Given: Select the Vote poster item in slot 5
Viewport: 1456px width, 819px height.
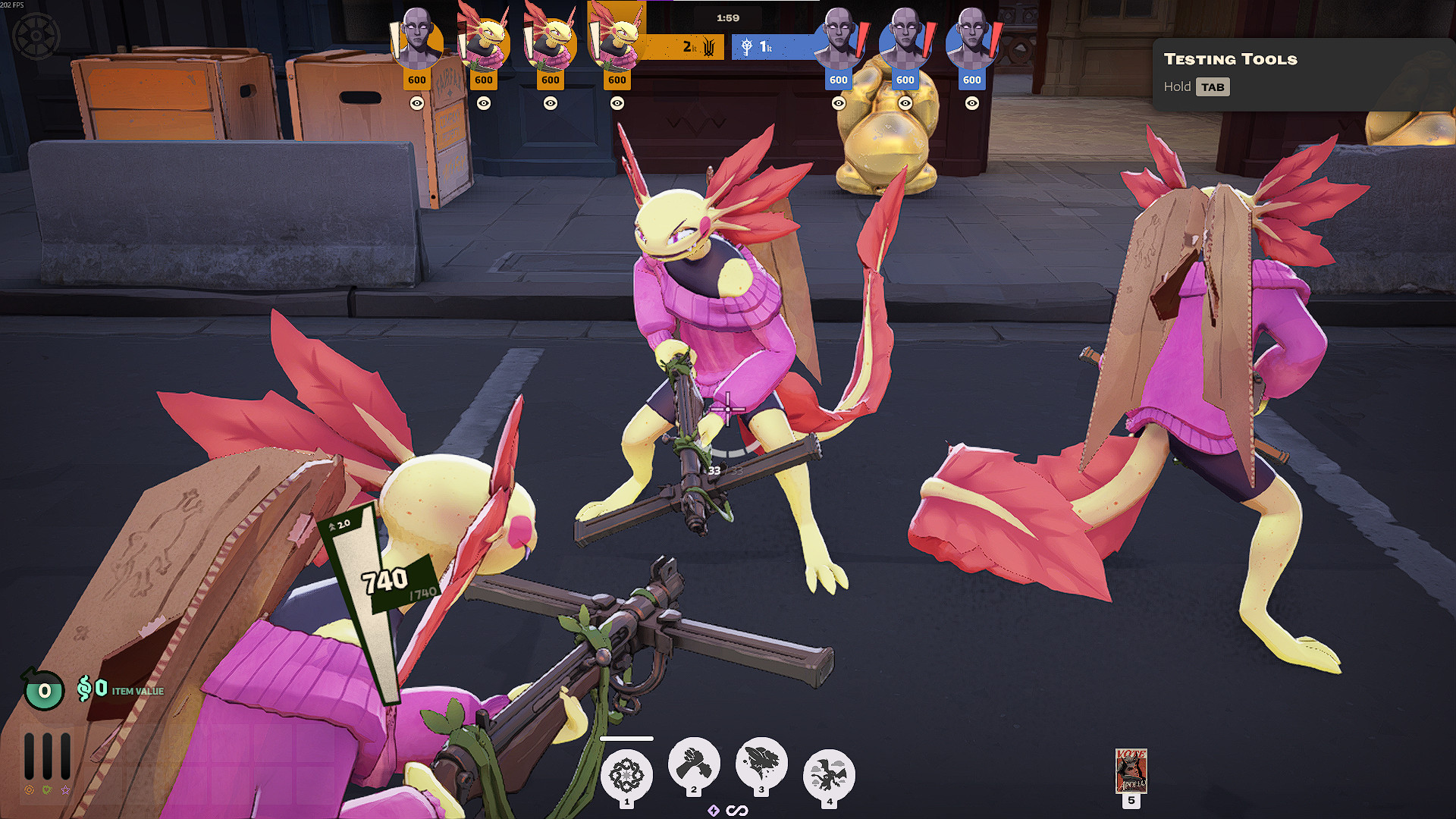Looking at the screenshot, I should [x=1131, y=770].
